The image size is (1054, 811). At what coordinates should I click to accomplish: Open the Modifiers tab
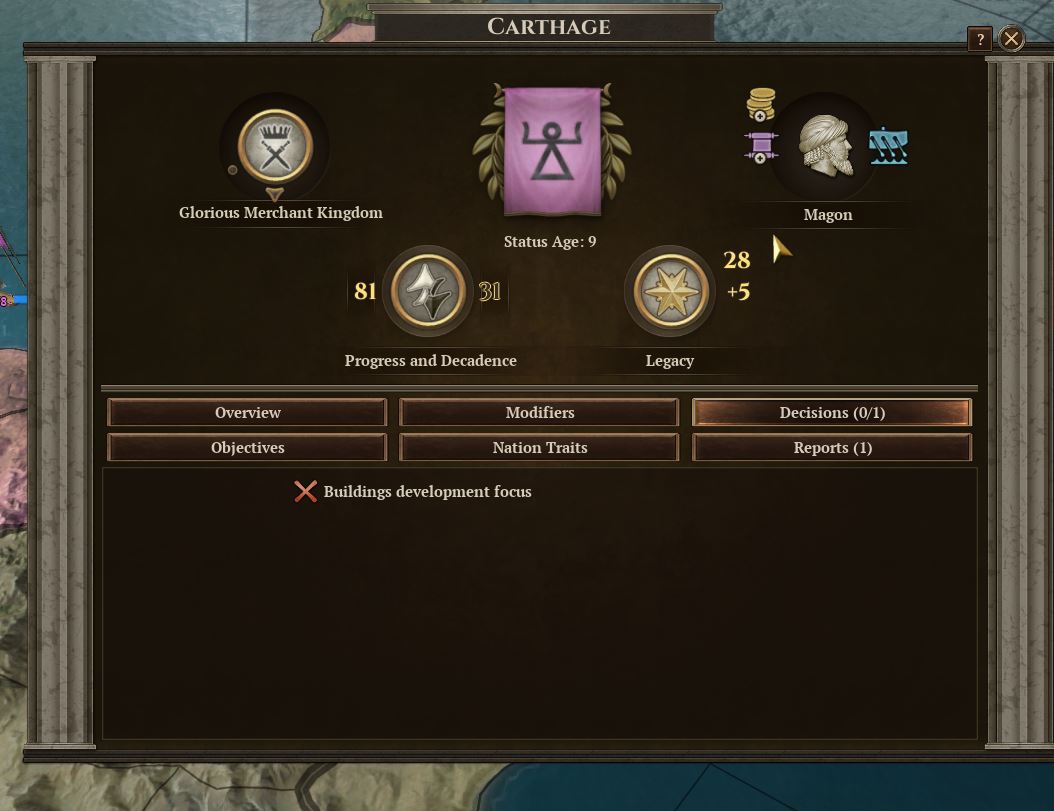[x=539, y=413]
